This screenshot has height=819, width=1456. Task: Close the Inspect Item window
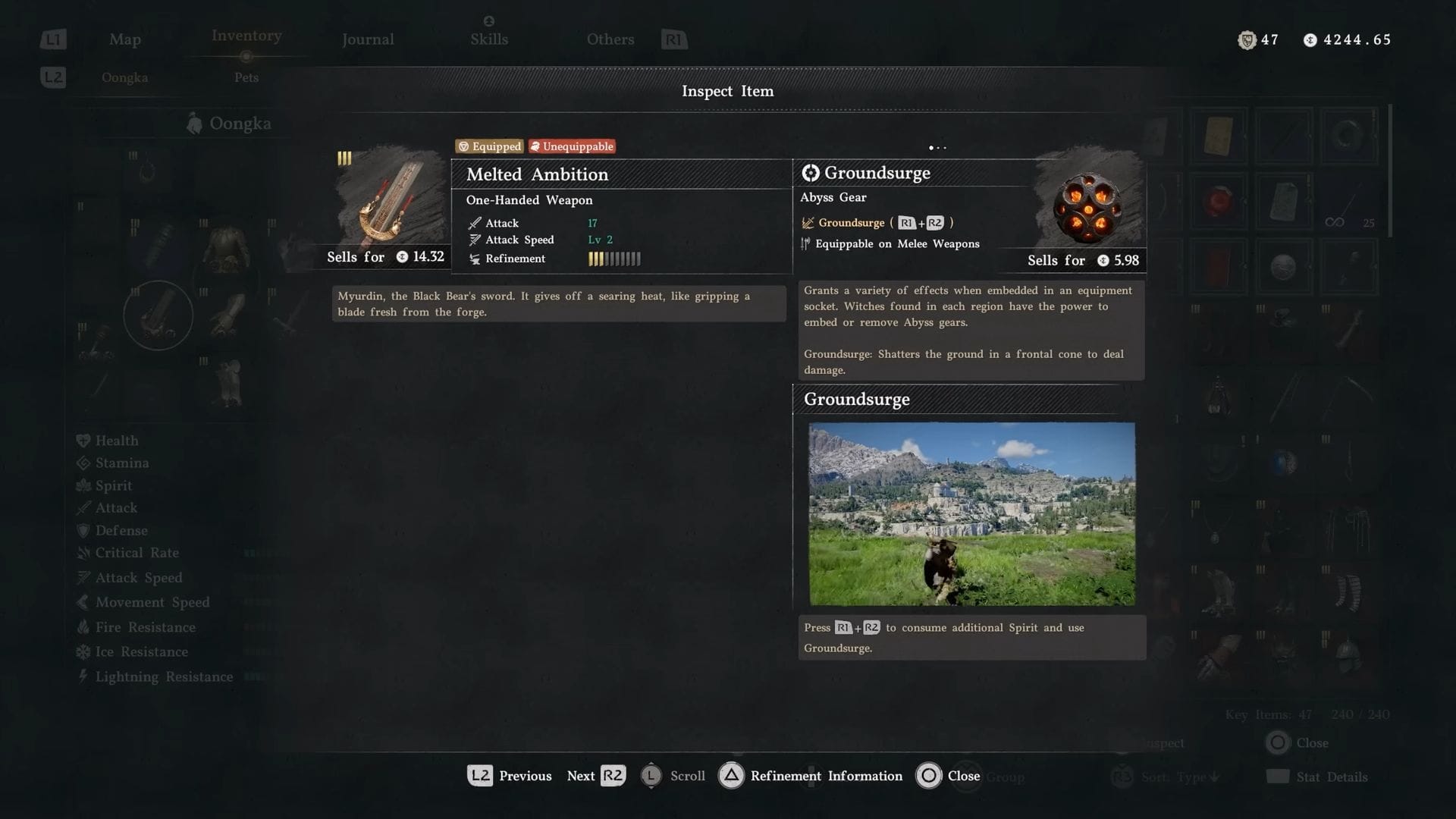pyautogui.click(x=948, y=776)
